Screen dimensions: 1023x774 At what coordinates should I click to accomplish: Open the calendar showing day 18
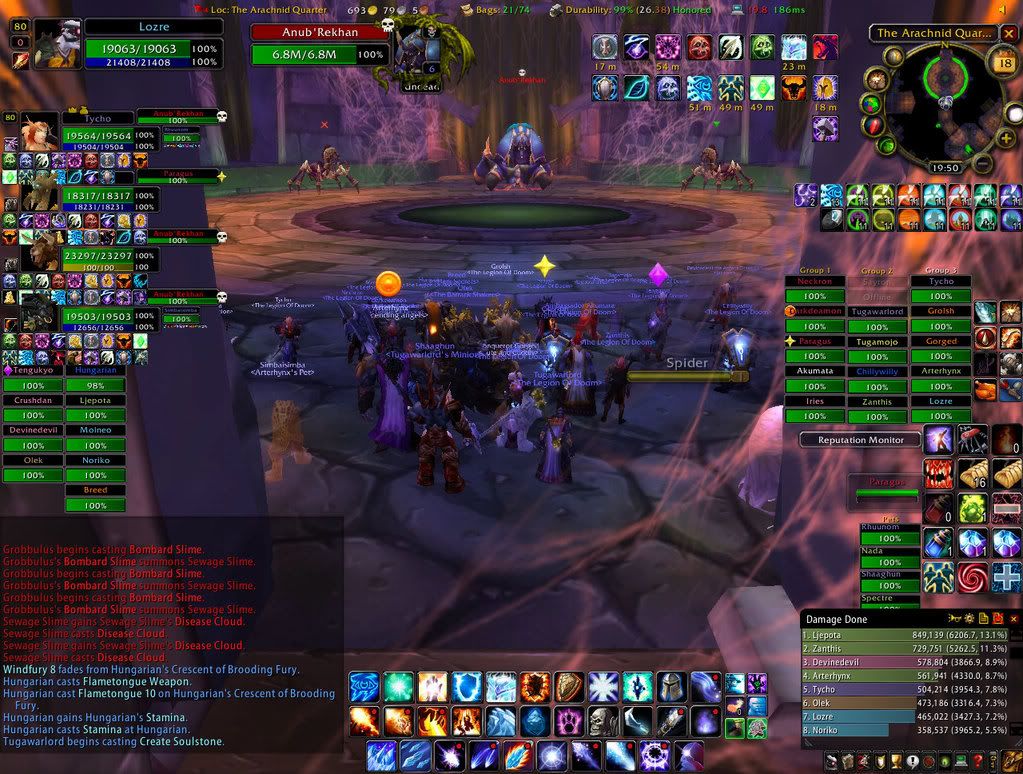pyautogui.click(x=1005, y=65)
